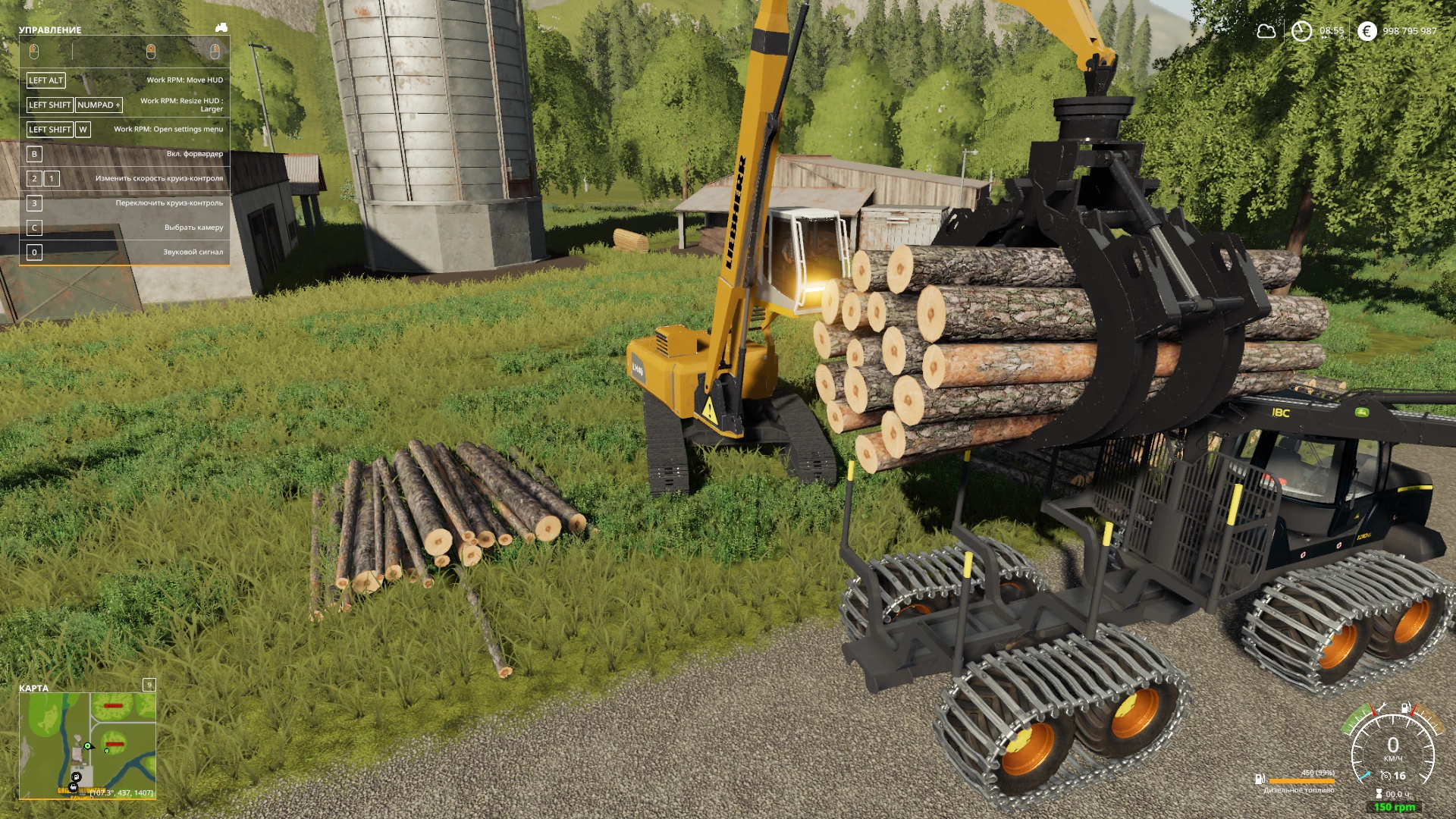1456x819 pixels.
Task: Click the tractor icon above the controls panel
Action: pyautogui.click(x=221, y=28)
